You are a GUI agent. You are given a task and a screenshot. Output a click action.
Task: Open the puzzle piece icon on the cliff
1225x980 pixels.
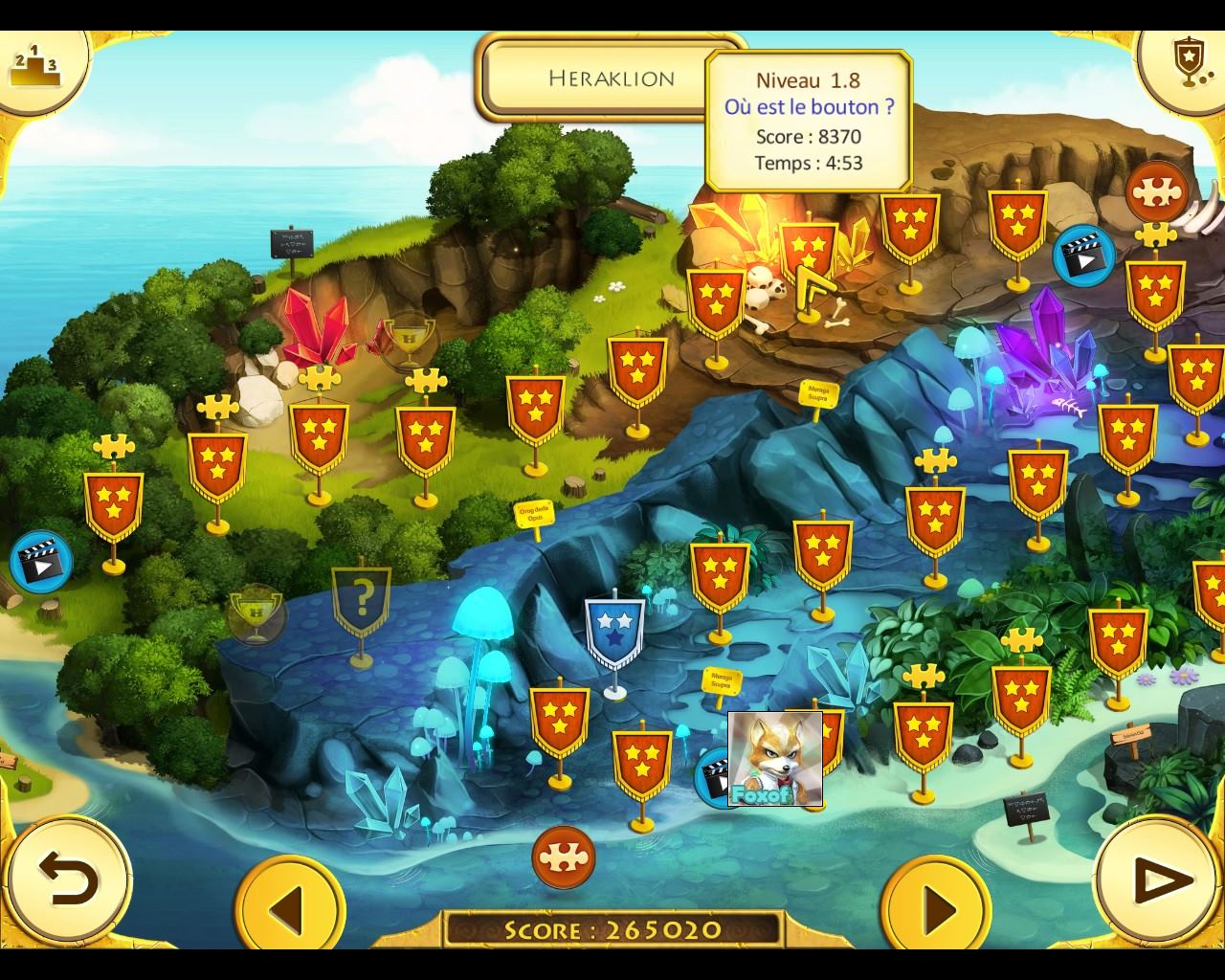pos(1156,191)
